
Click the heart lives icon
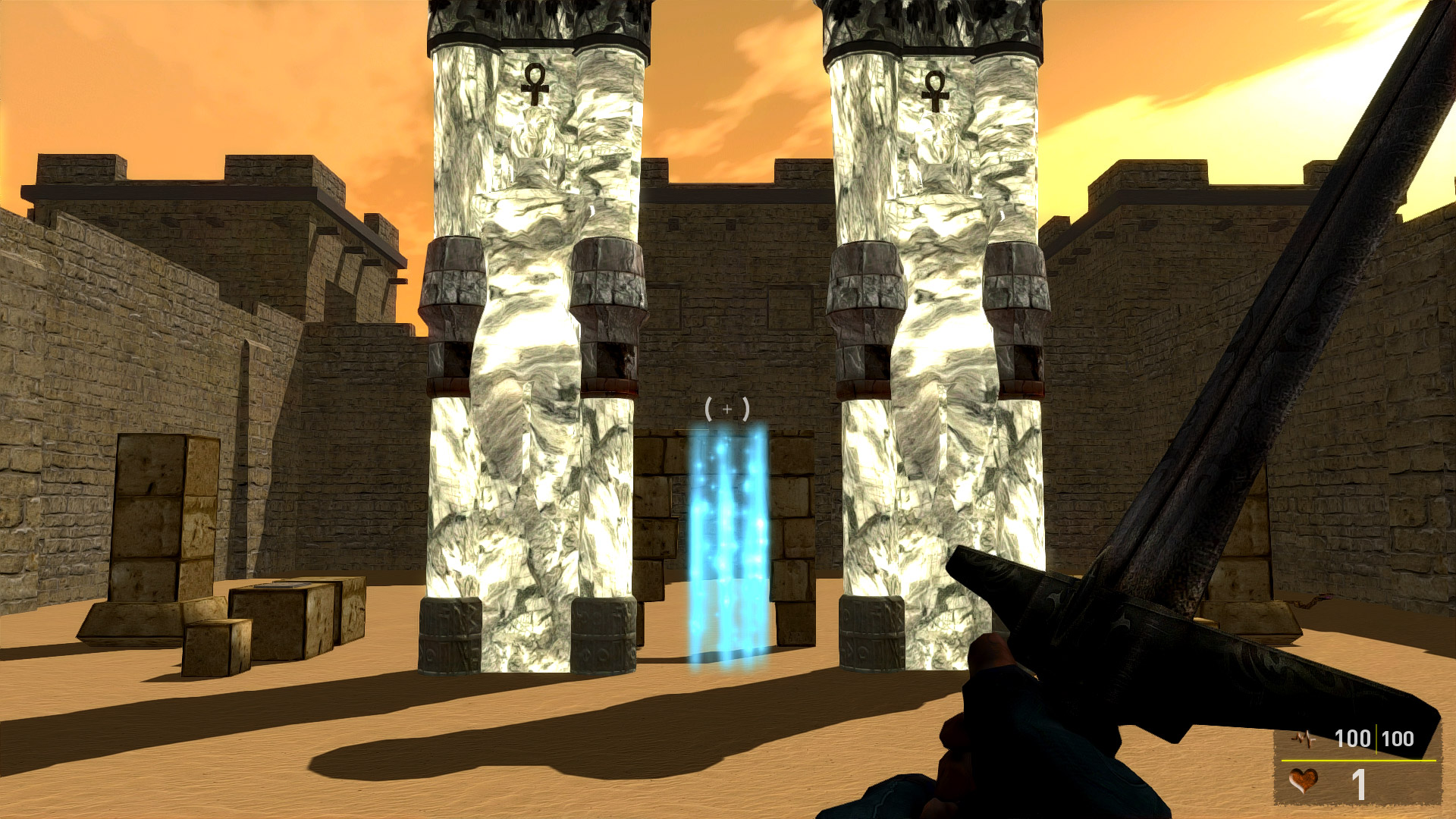click(1303, 781)
